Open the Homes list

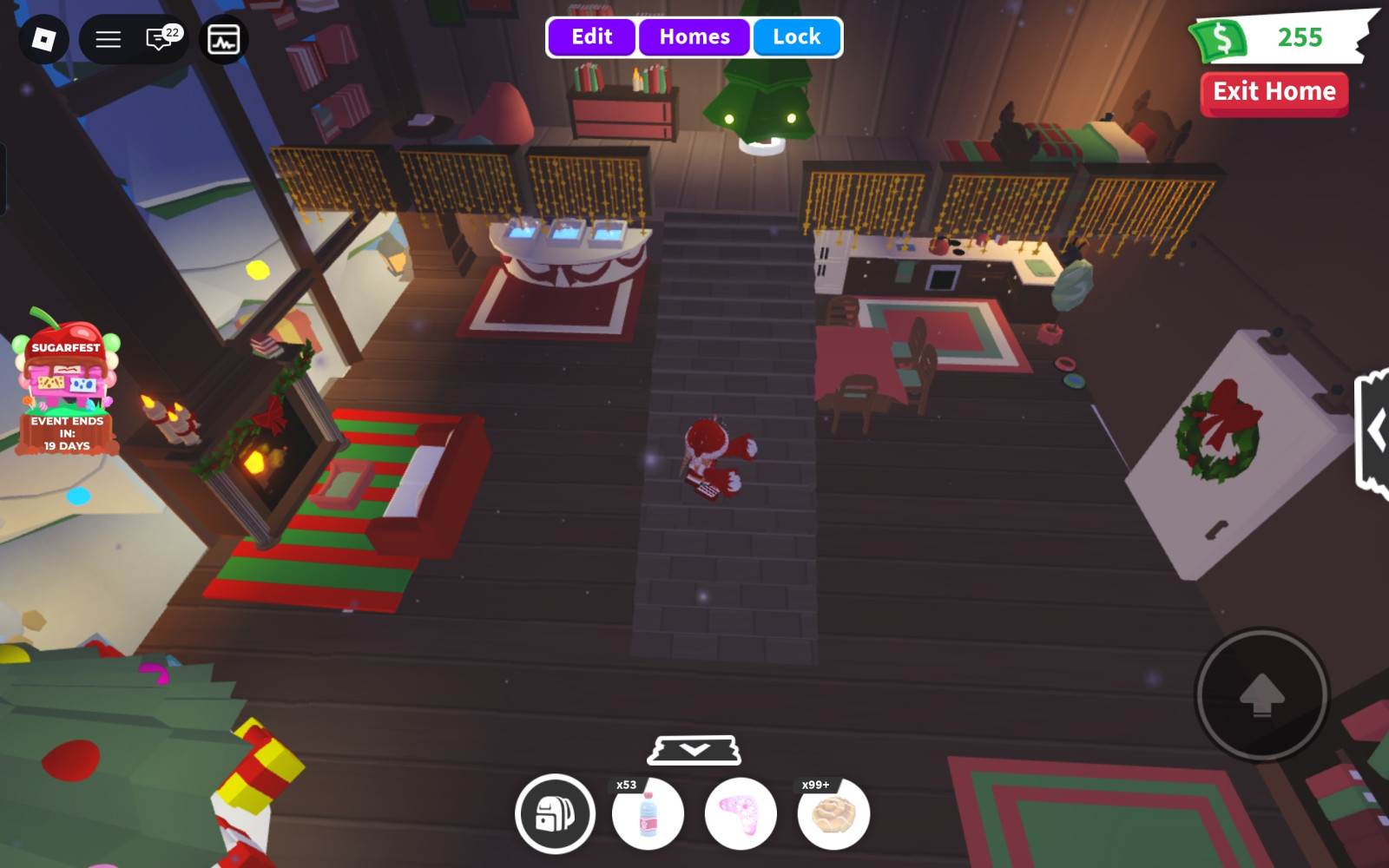pyautogui.click(x=694, y=37)
